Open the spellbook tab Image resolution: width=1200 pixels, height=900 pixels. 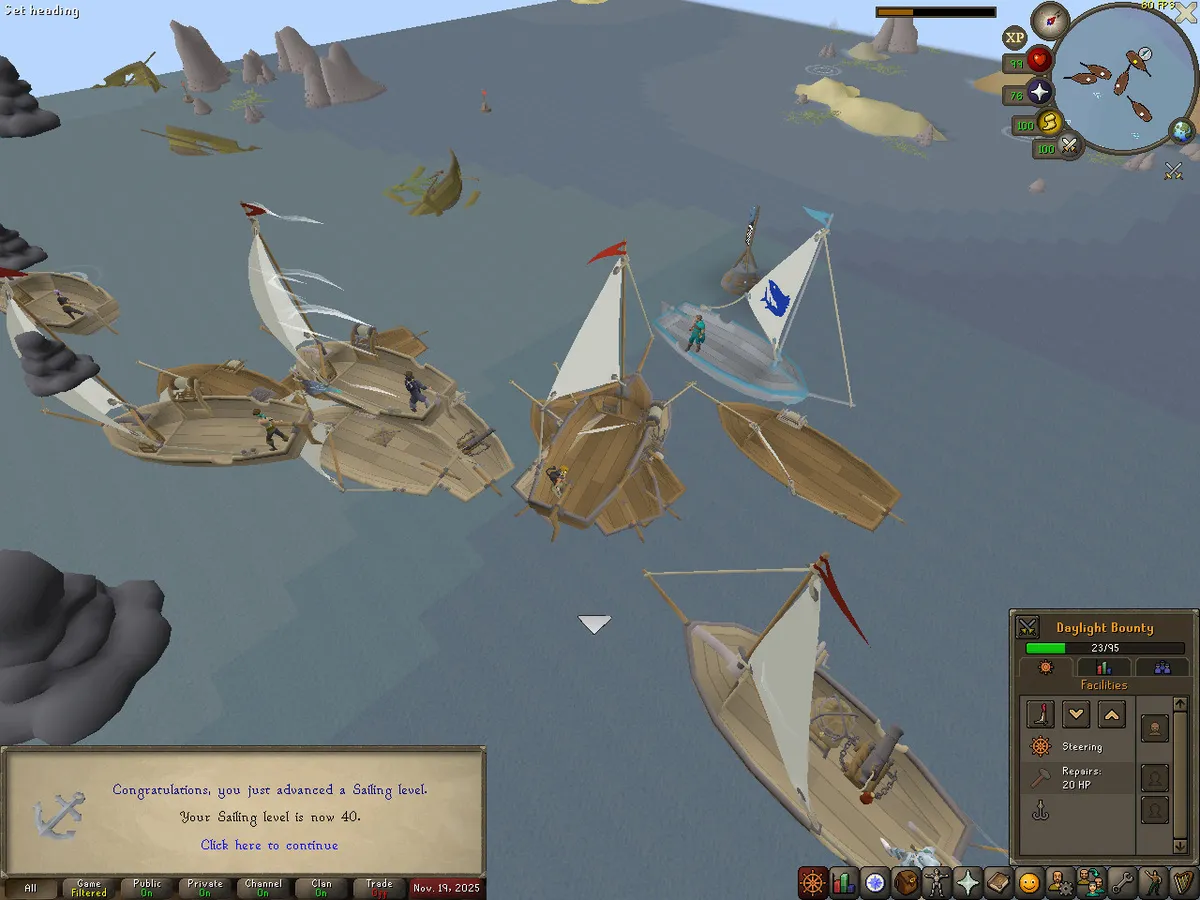998,883
